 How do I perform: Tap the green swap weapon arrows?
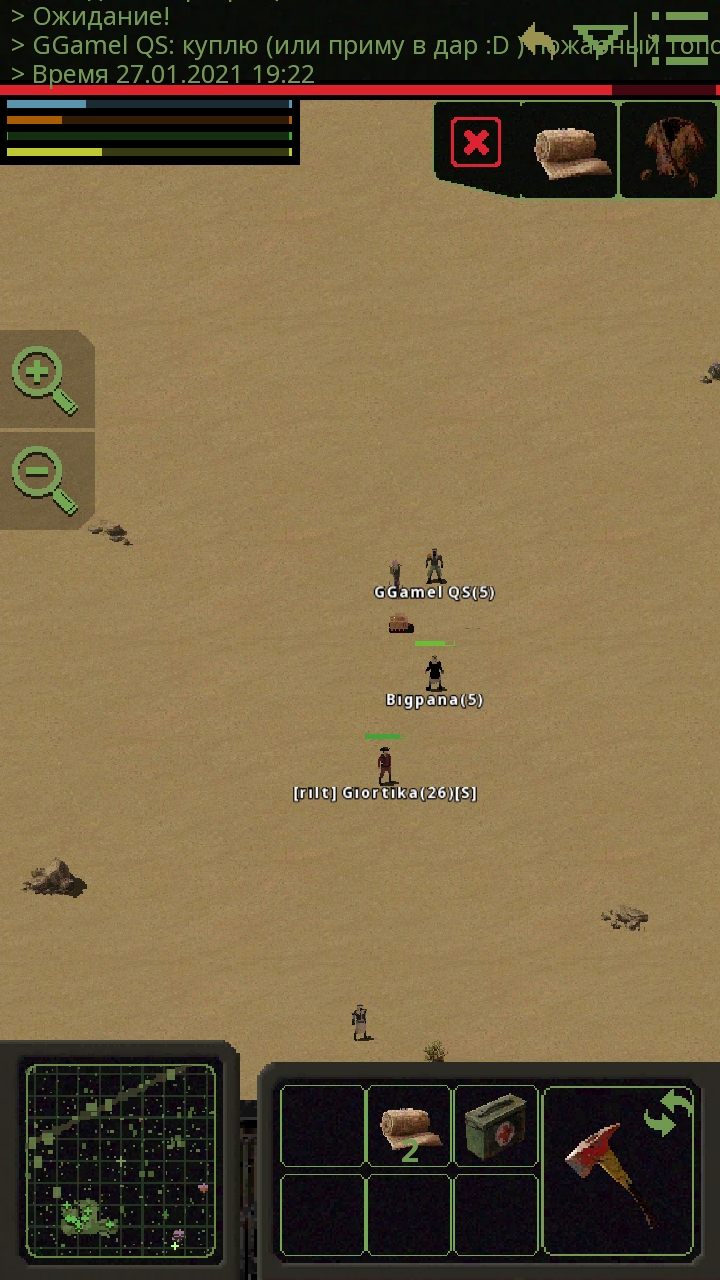pos(668,1113)
